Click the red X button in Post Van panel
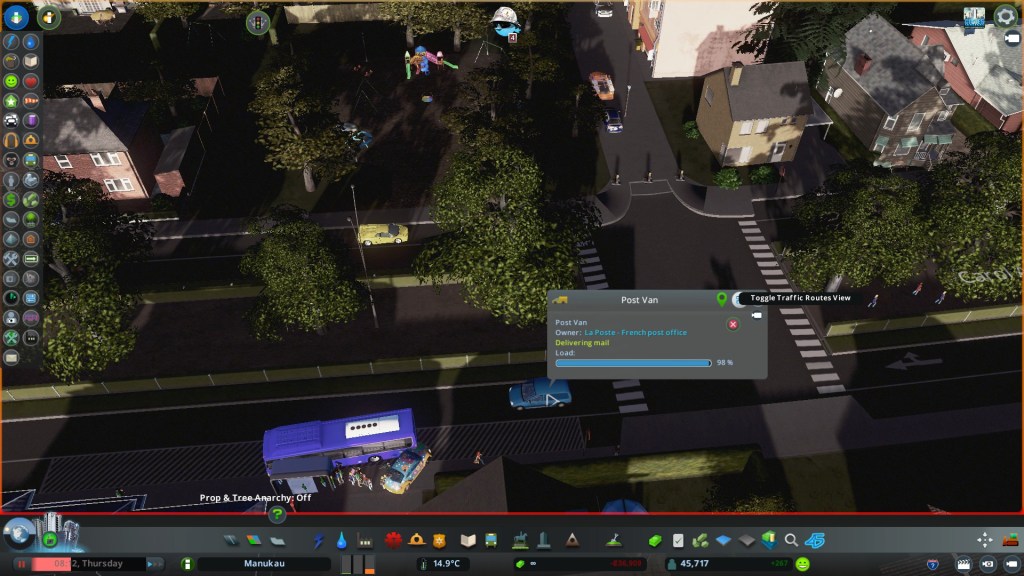The image size is (1024, 576). coord(732,324)
